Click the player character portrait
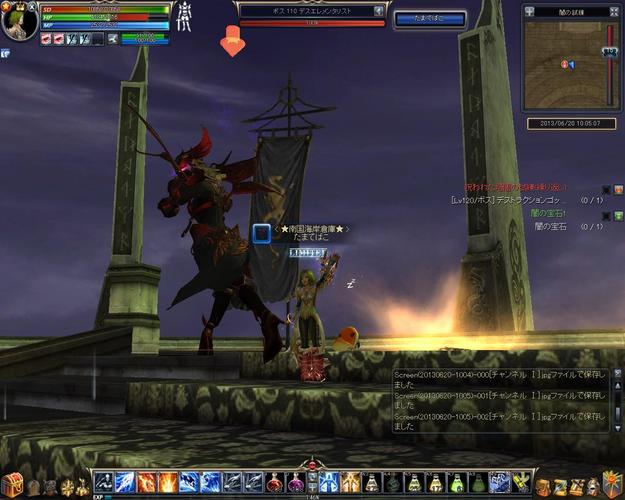Viewport: 625px width, 500px height. coord(19,21)
